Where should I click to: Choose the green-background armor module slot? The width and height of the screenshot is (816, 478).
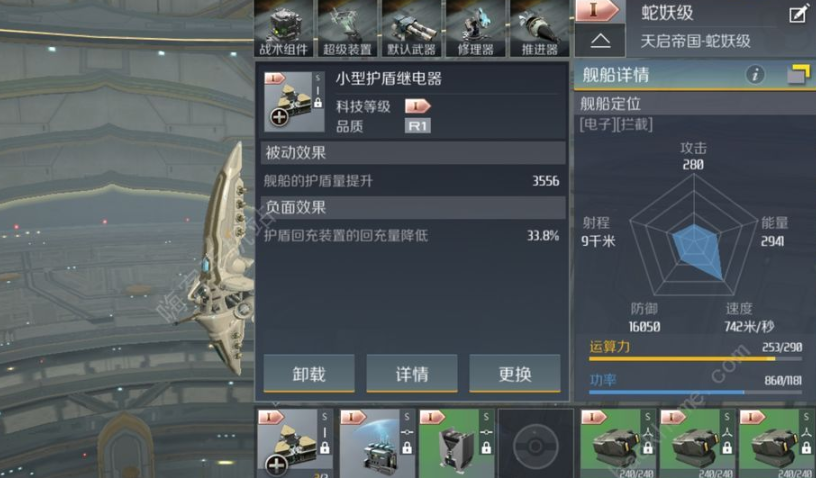[x=456, y=442]
